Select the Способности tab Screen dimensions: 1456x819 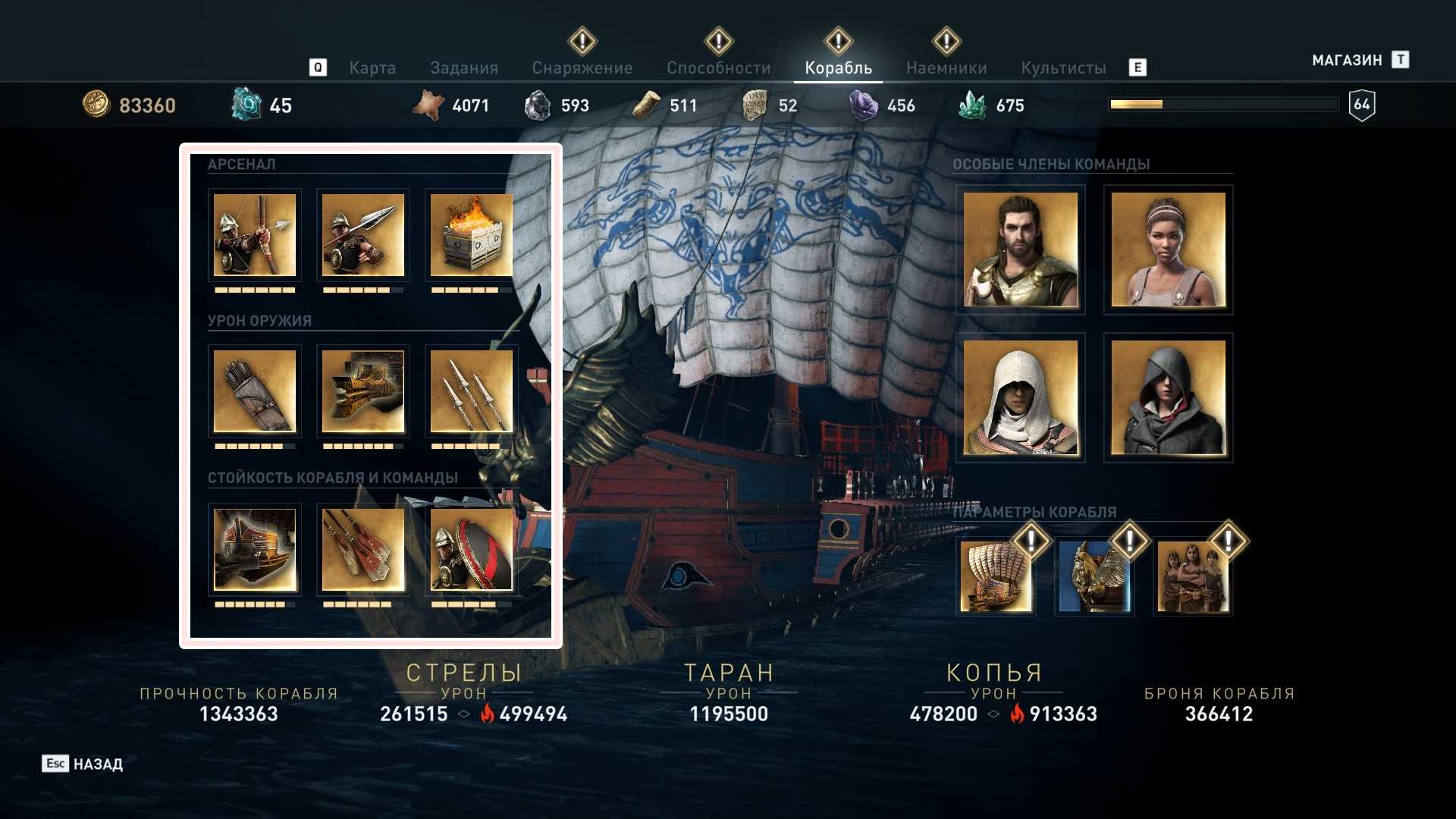click(718, 68)
